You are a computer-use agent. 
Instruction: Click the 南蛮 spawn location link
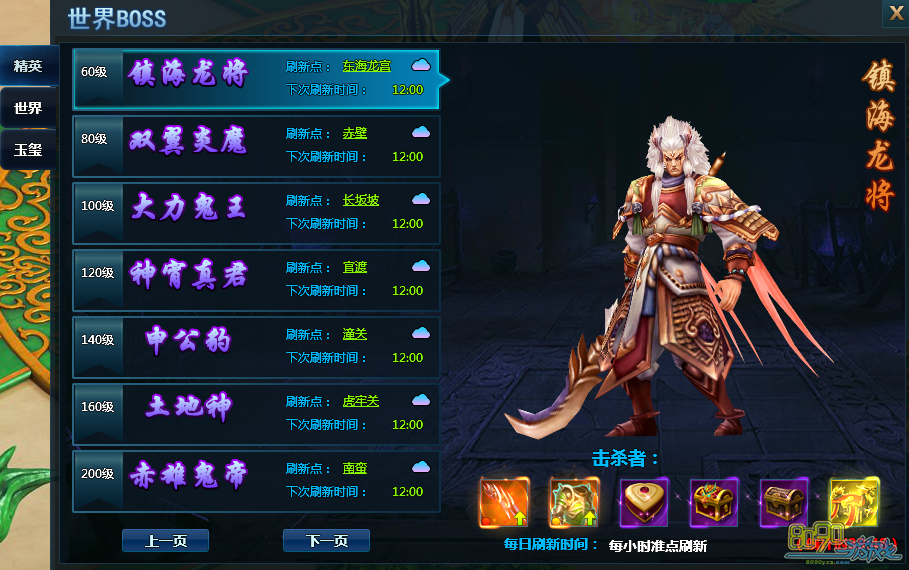(x=355, y=468)
